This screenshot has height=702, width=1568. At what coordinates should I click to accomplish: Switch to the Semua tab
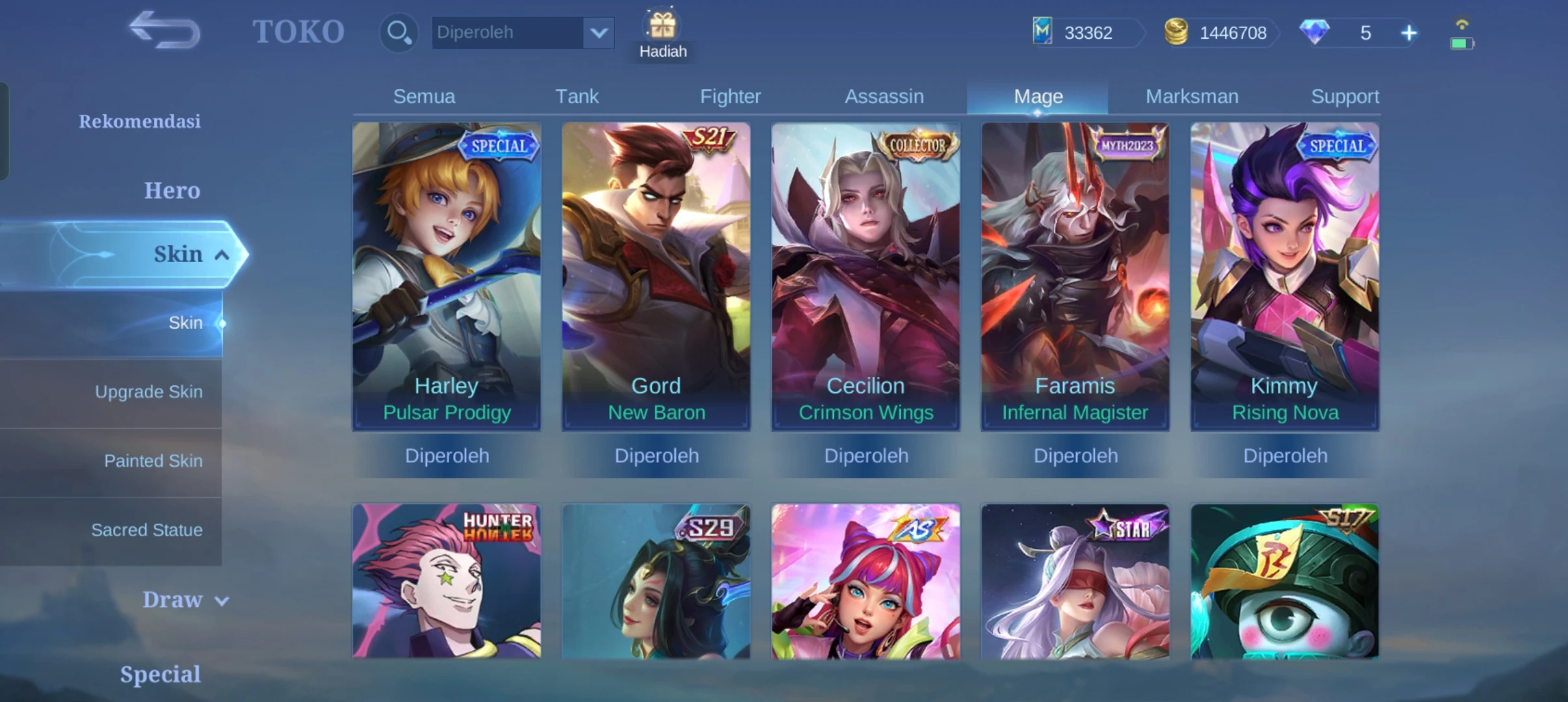(424, 96)
